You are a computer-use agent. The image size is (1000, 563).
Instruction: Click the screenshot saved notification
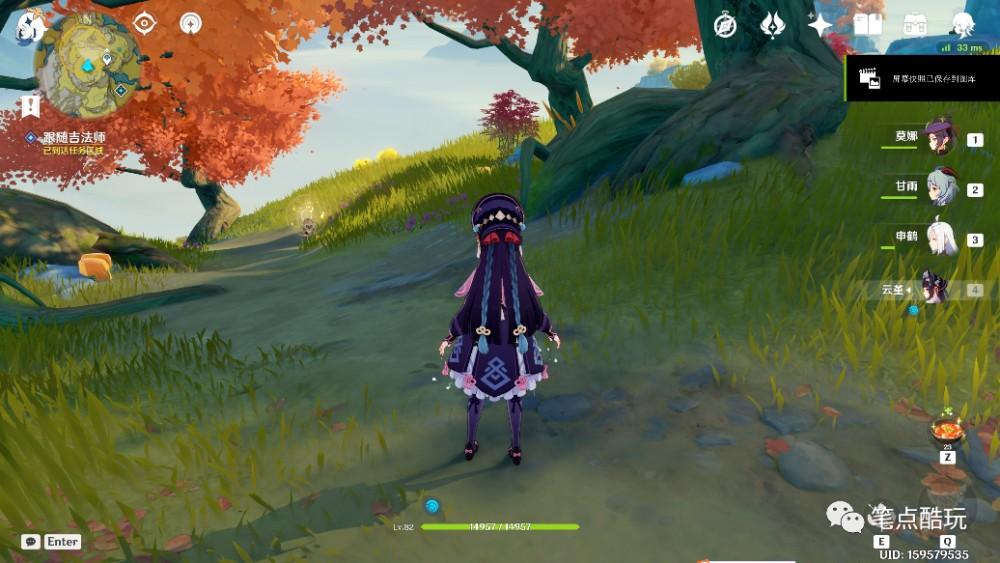921,77
